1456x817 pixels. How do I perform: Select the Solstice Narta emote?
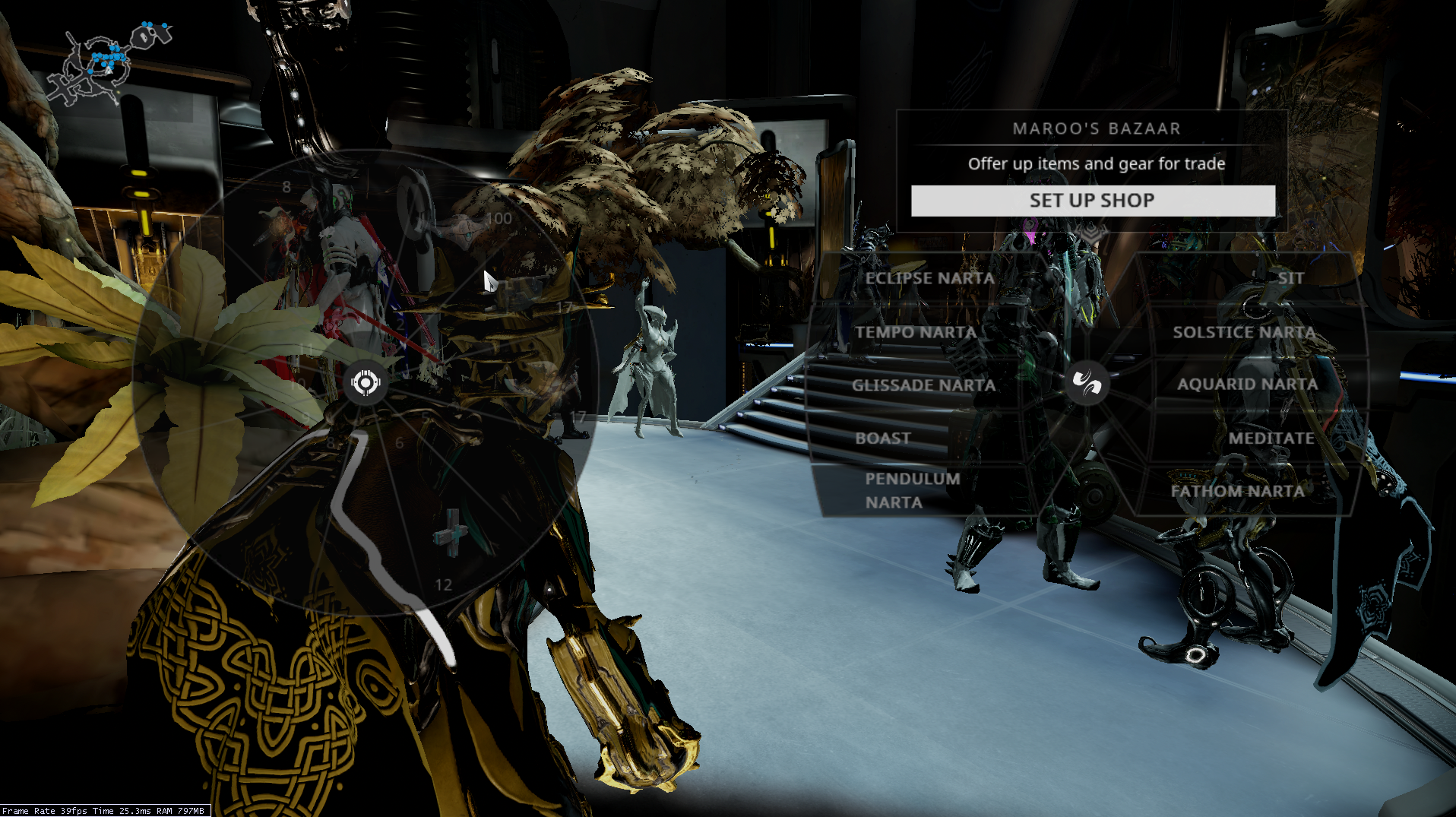tap(1244, 332)
